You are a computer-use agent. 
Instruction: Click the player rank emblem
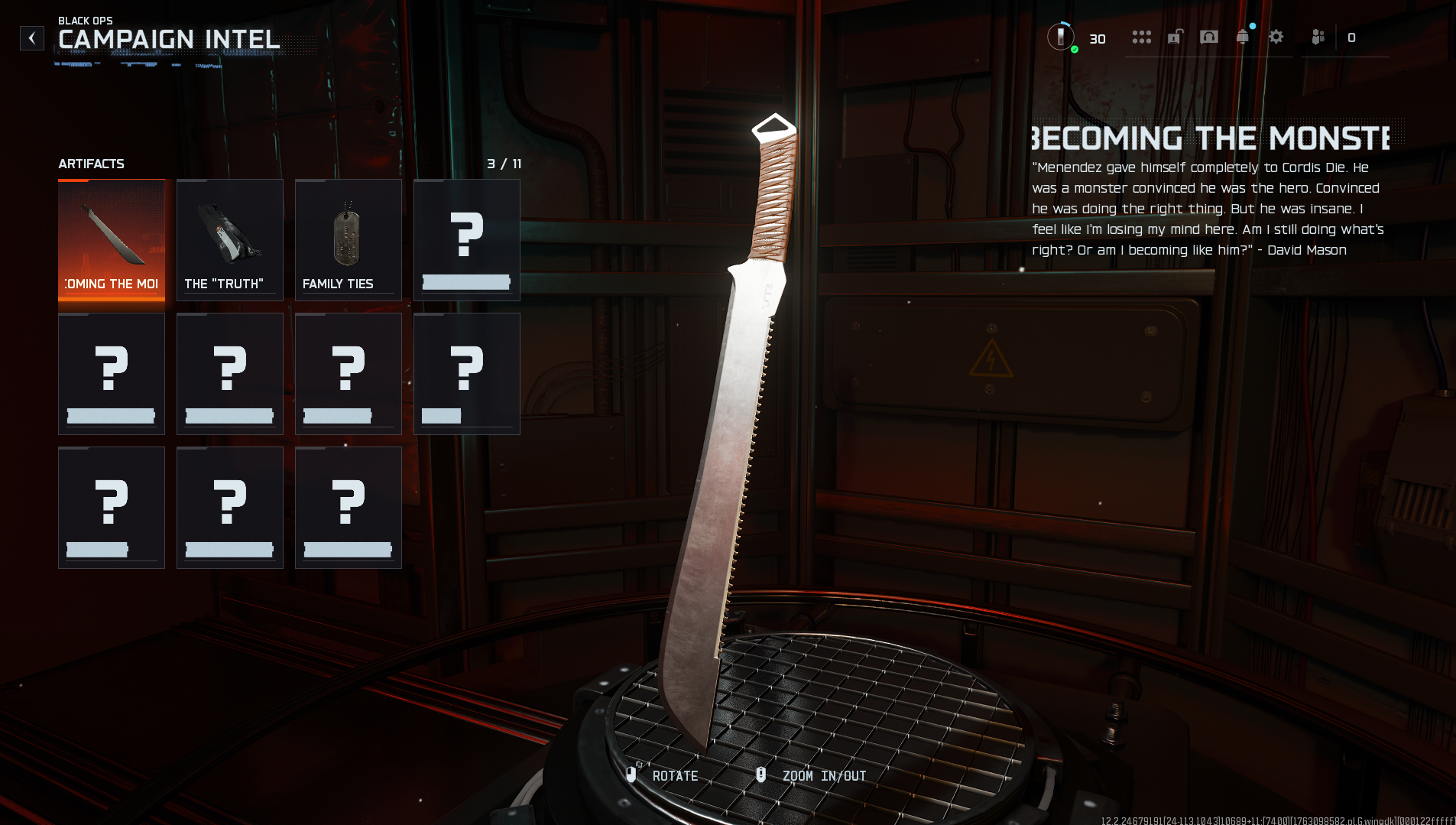[1061, 37]
